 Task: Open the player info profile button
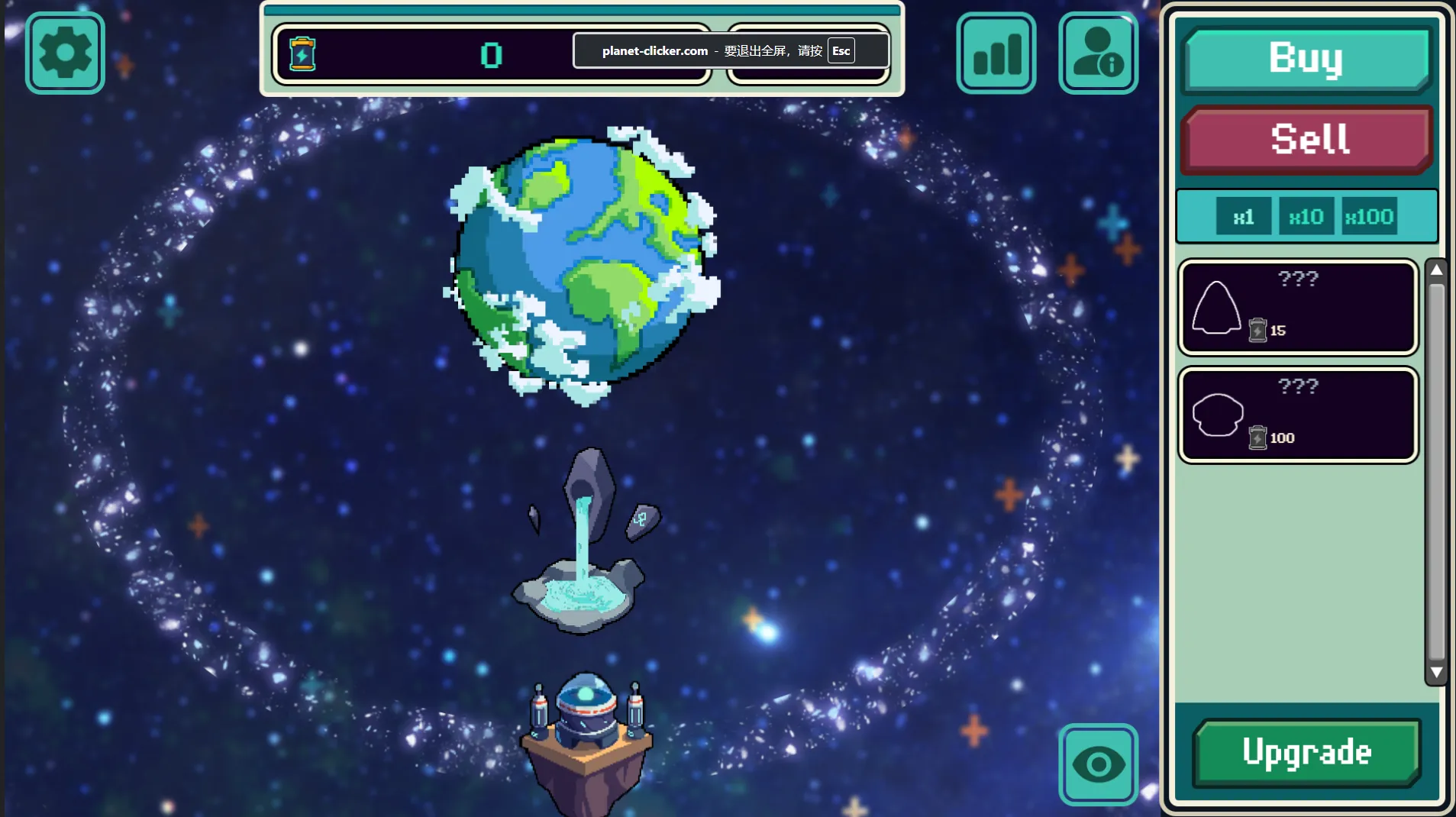coord(1098,53)
